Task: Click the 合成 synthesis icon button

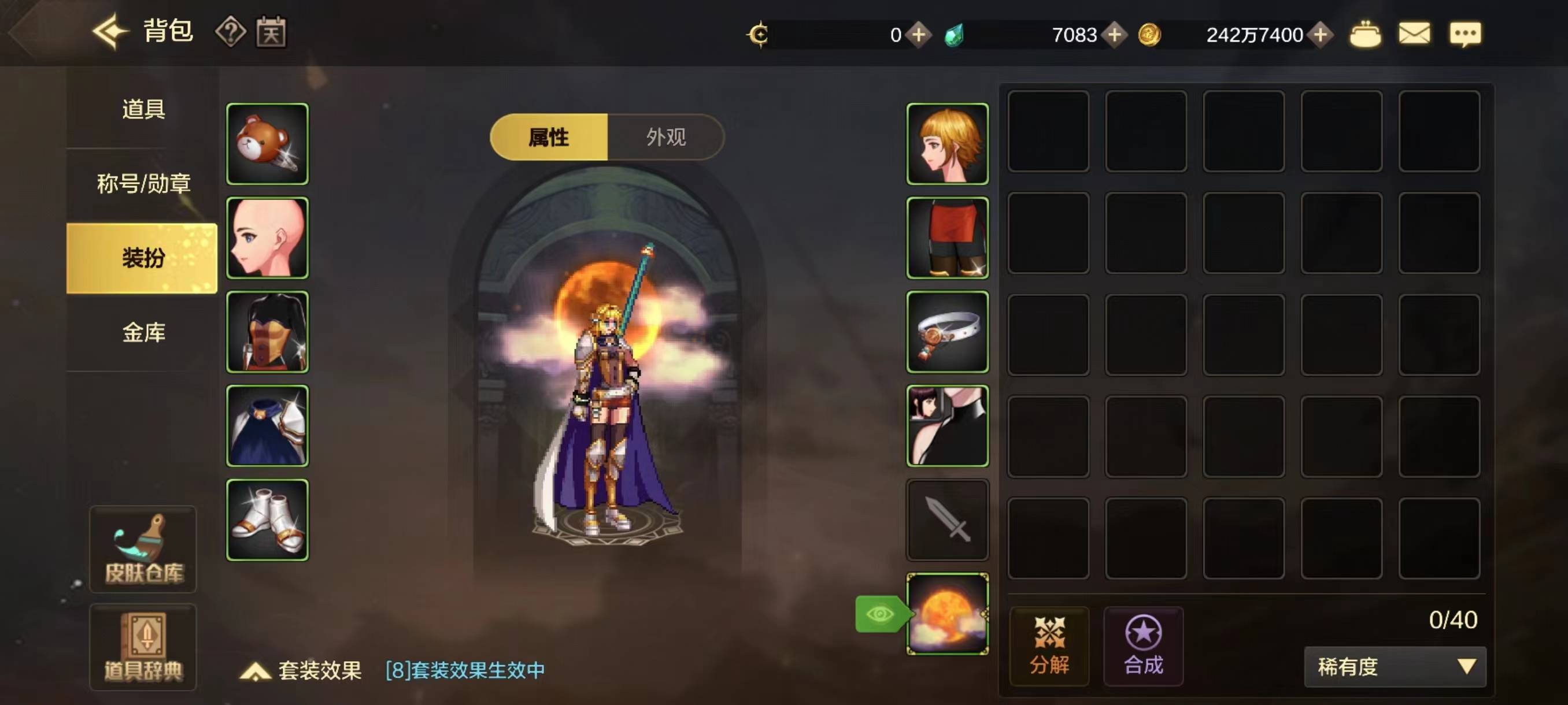Action: [1142, 647]
